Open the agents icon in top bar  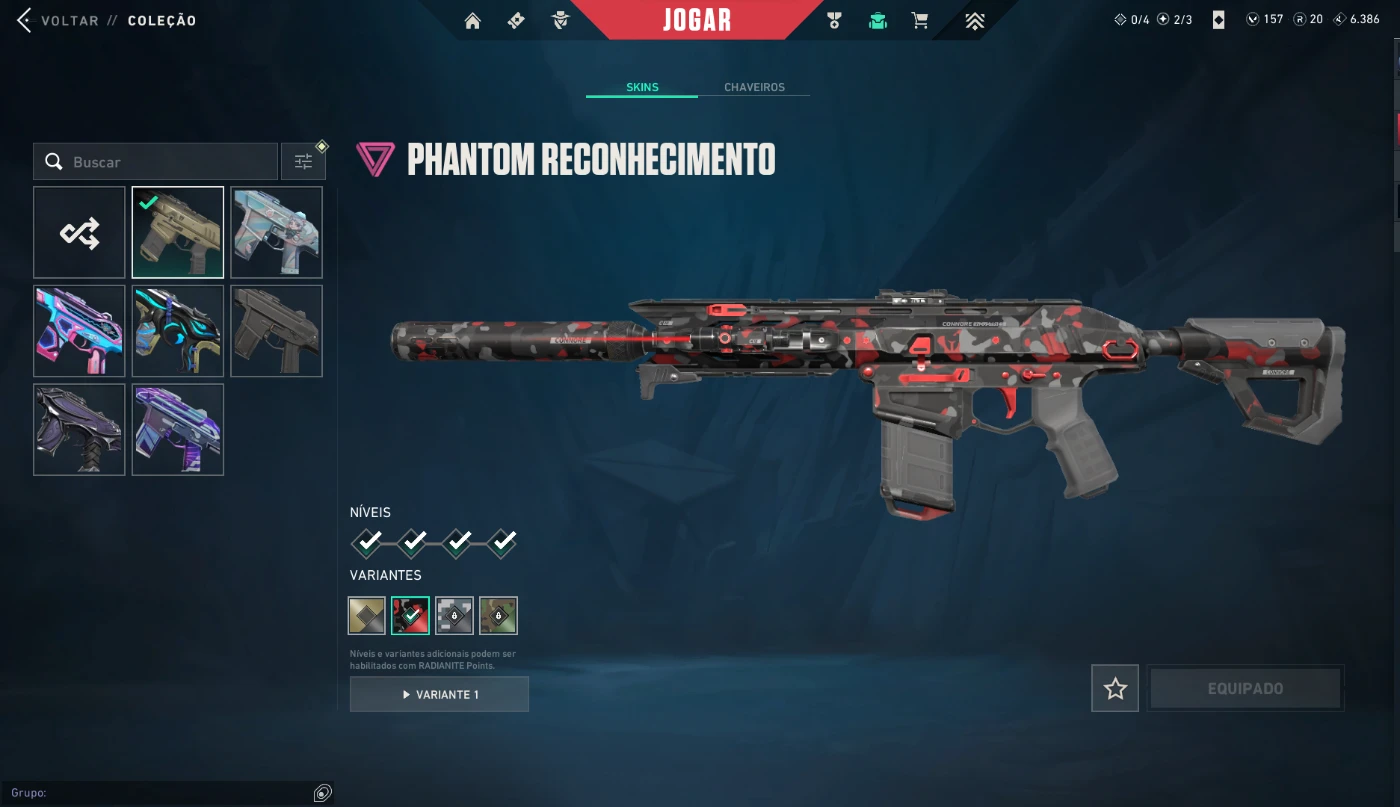[563, 21]
